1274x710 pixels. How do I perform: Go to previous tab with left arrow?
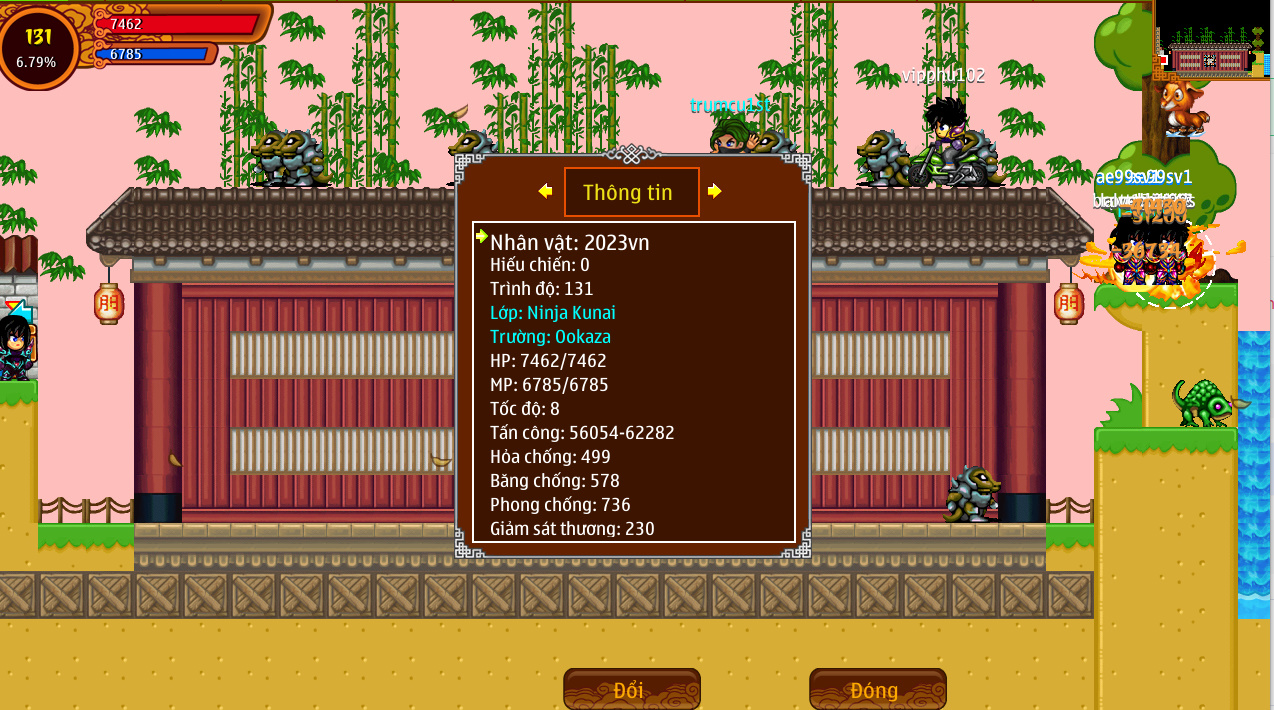coord(545,191)
